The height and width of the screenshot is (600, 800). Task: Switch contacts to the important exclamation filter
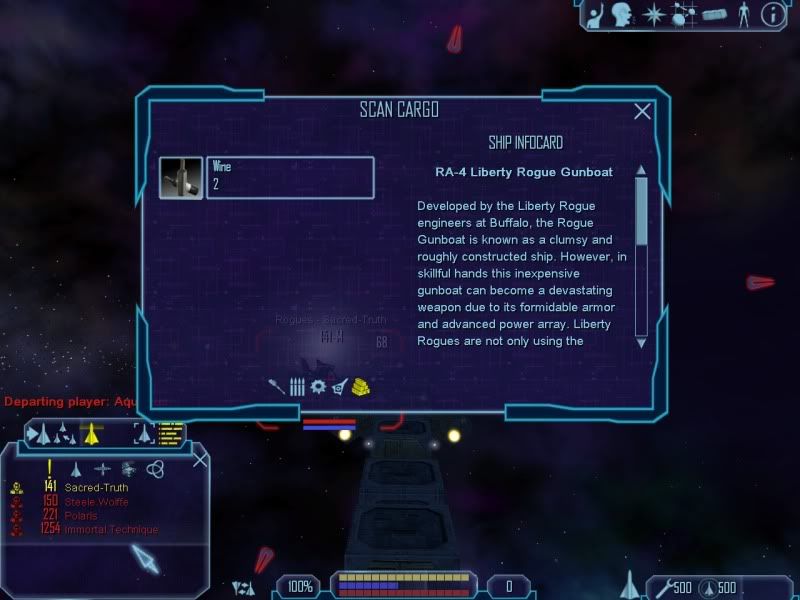[49, 468]
